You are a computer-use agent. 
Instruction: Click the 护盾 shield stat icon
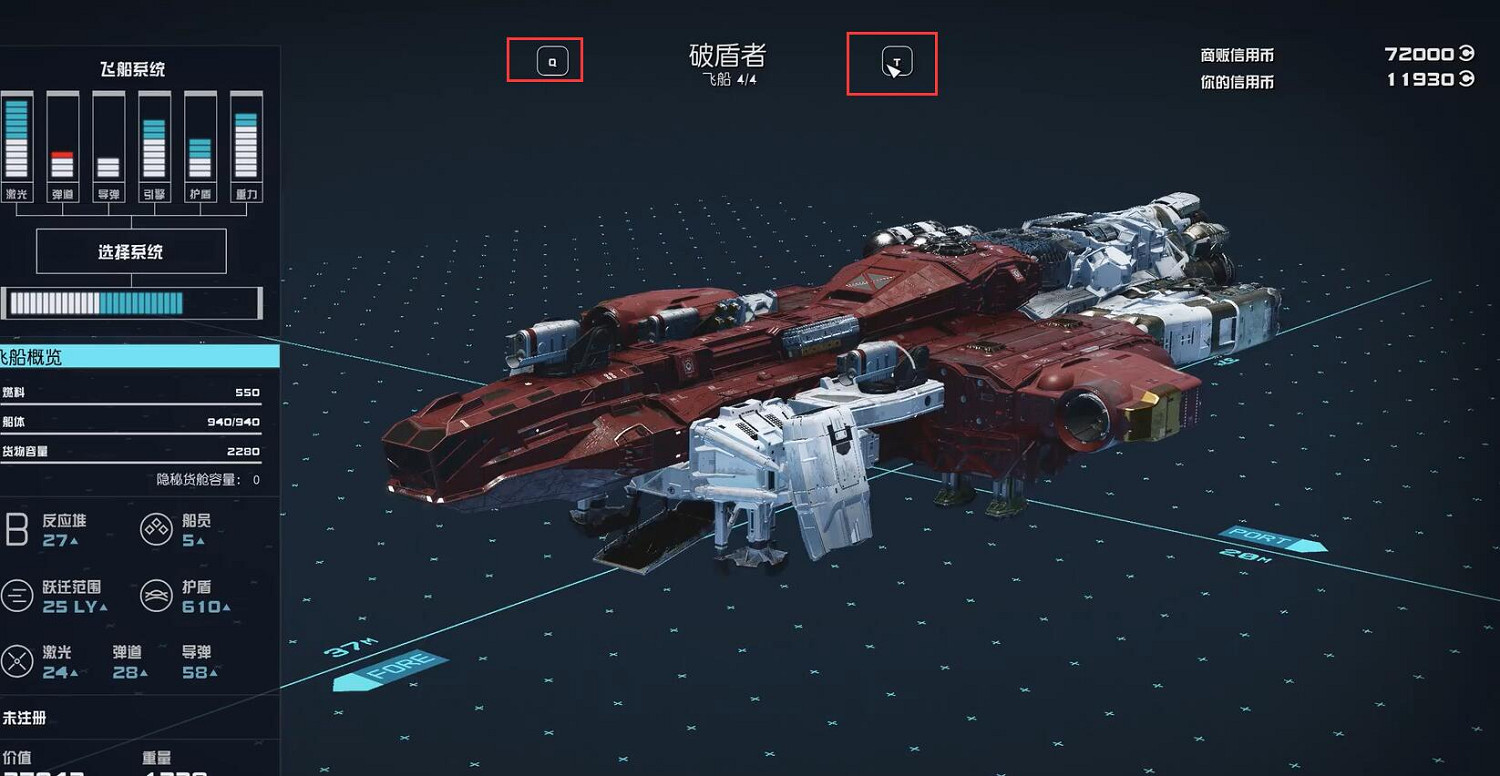click(x=155, y=593)
